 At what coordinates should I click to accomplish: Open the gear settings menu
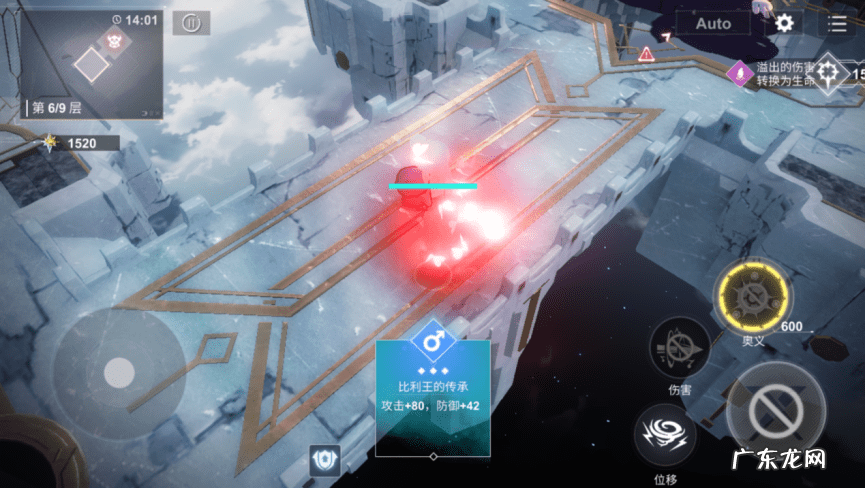(784, 23)
